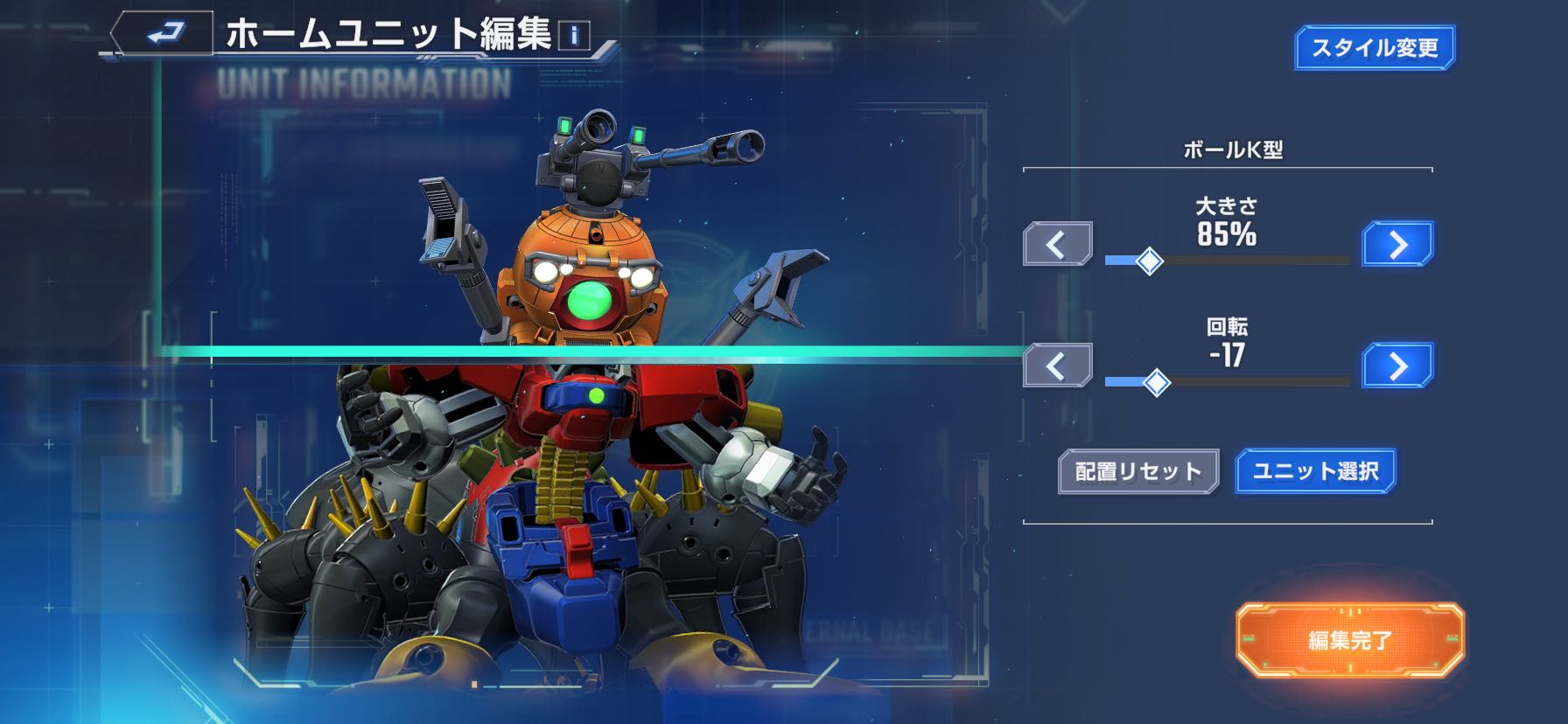Viewport: 1568px width, 724px height.
Task: Increase 回転 rotation with right arrow
Action: click(x=1397, y=365)
